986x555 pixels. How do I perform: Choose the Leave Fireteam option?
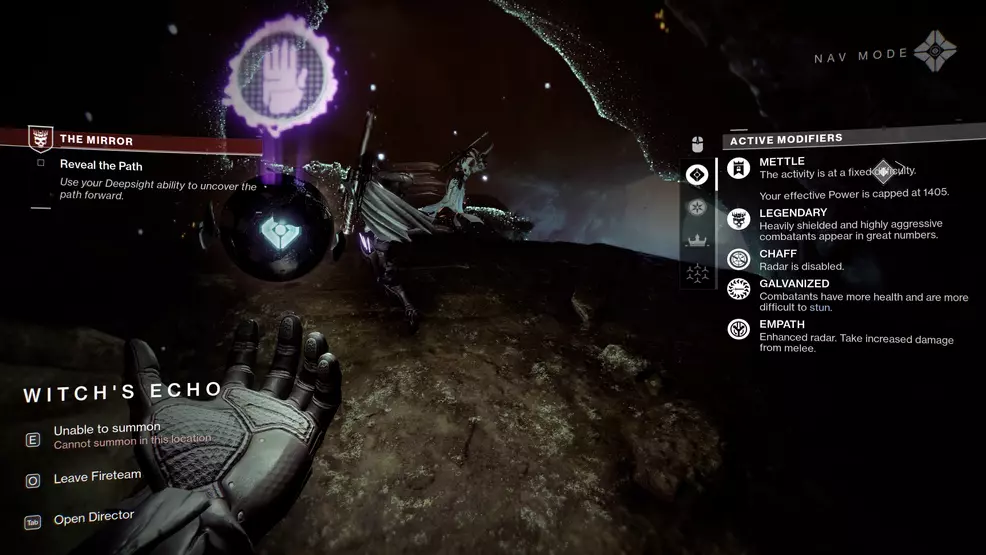coord(97,477)
